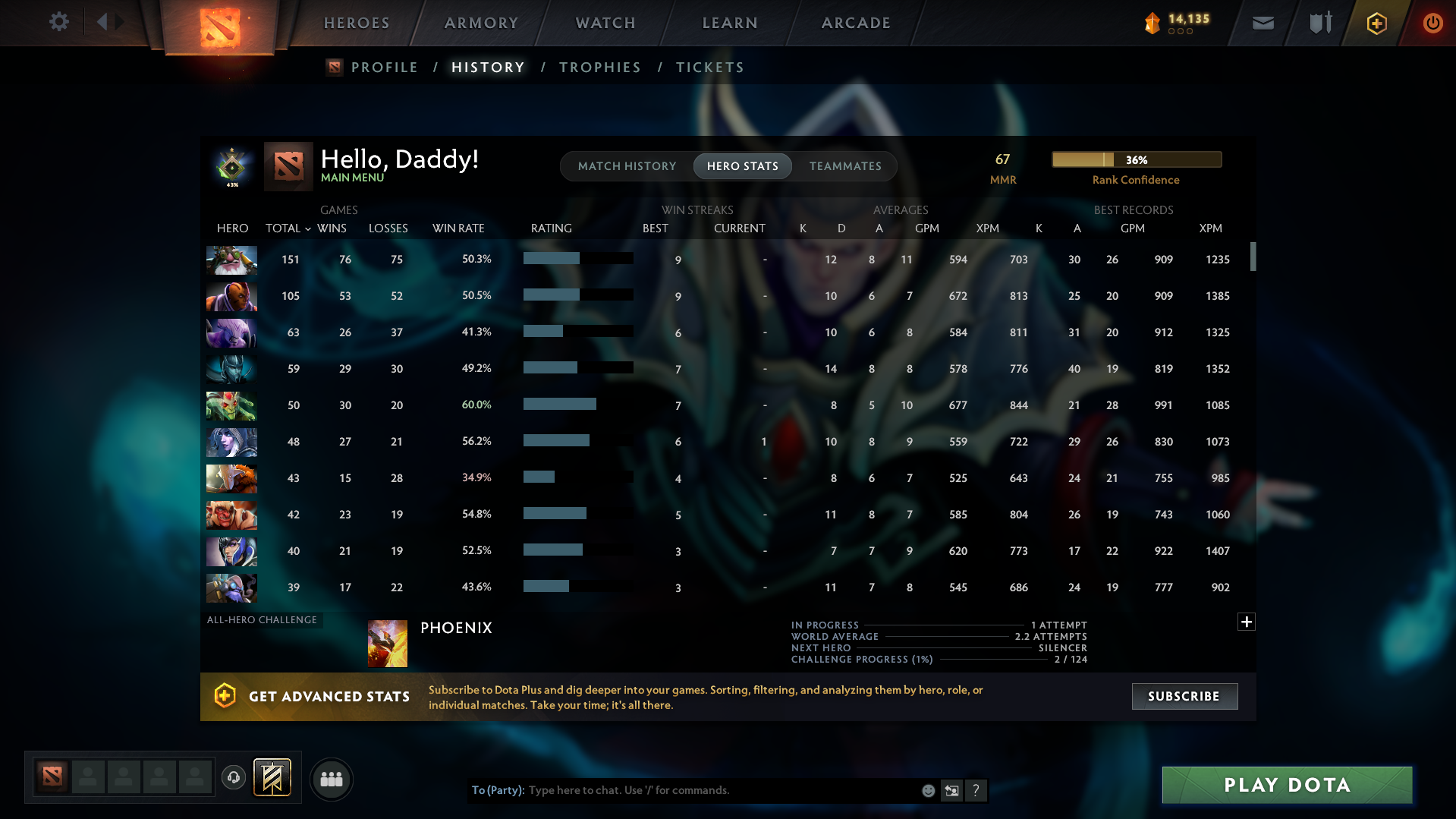
Task: Switch to the Hero Stats toggle
Action: coord(742,165)
